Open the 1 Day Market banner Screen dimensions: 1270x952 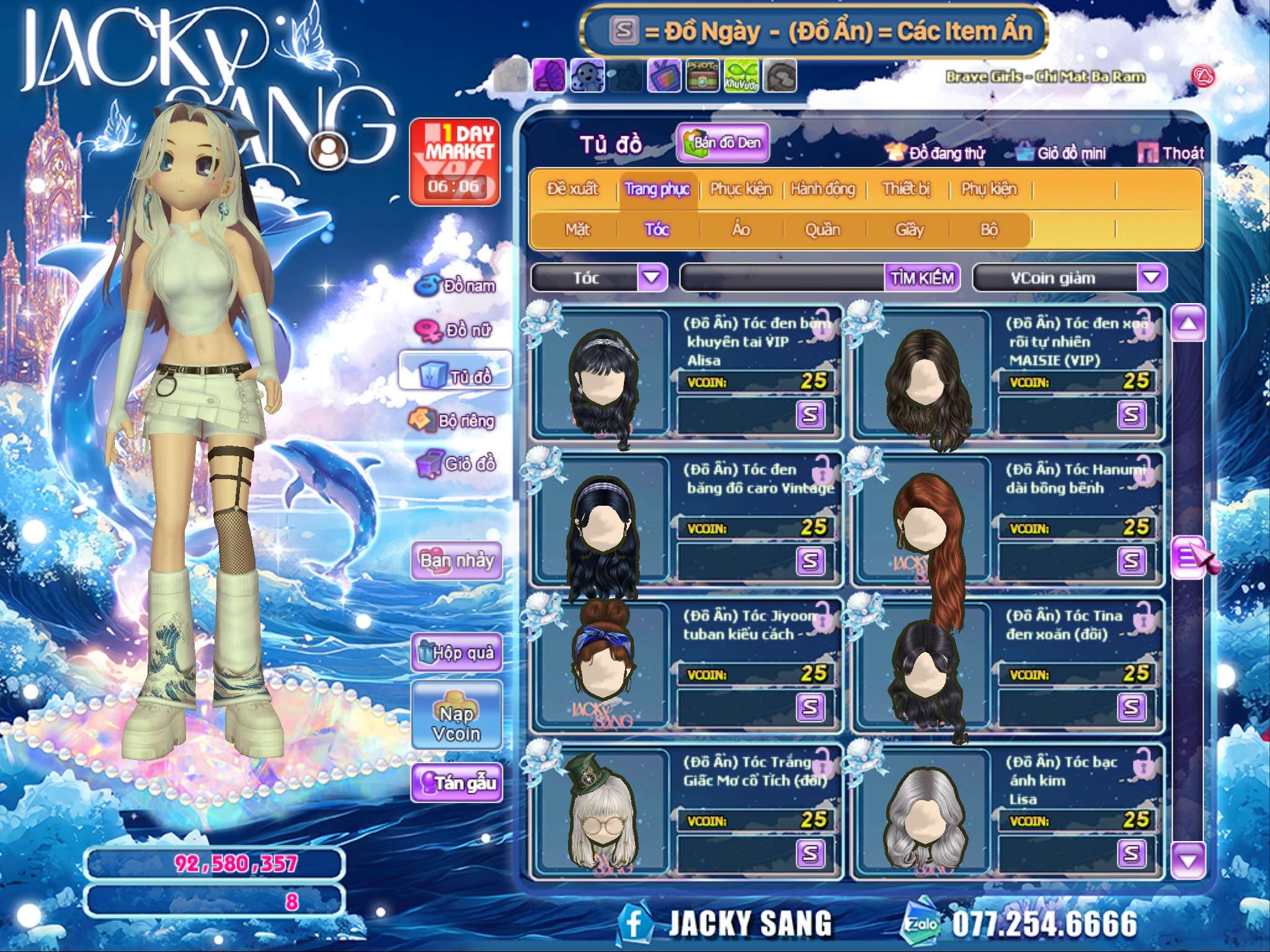click(x=455, y=162)
